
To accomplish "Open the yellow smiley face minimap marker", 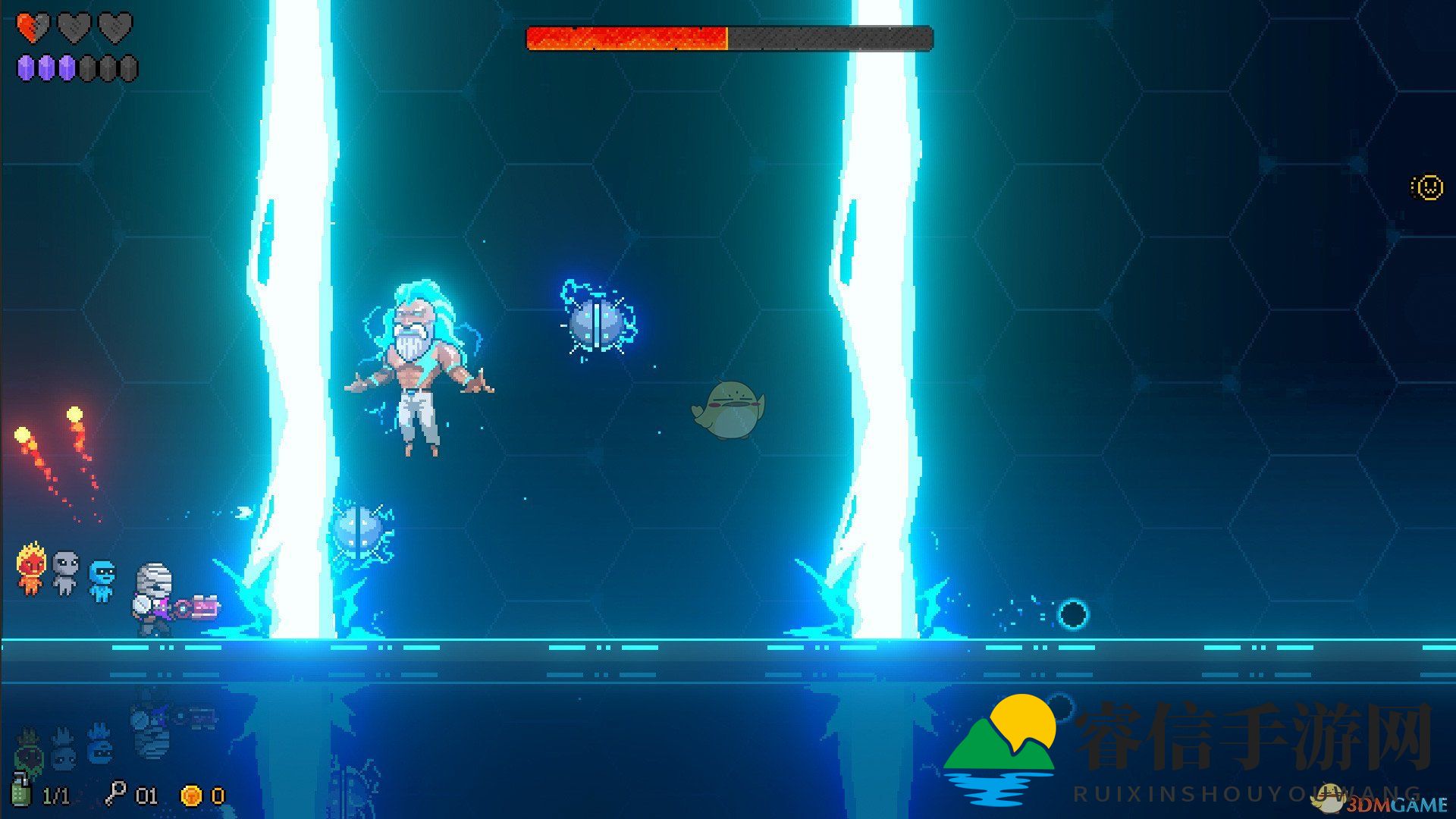I will [x=1429, y=187].
